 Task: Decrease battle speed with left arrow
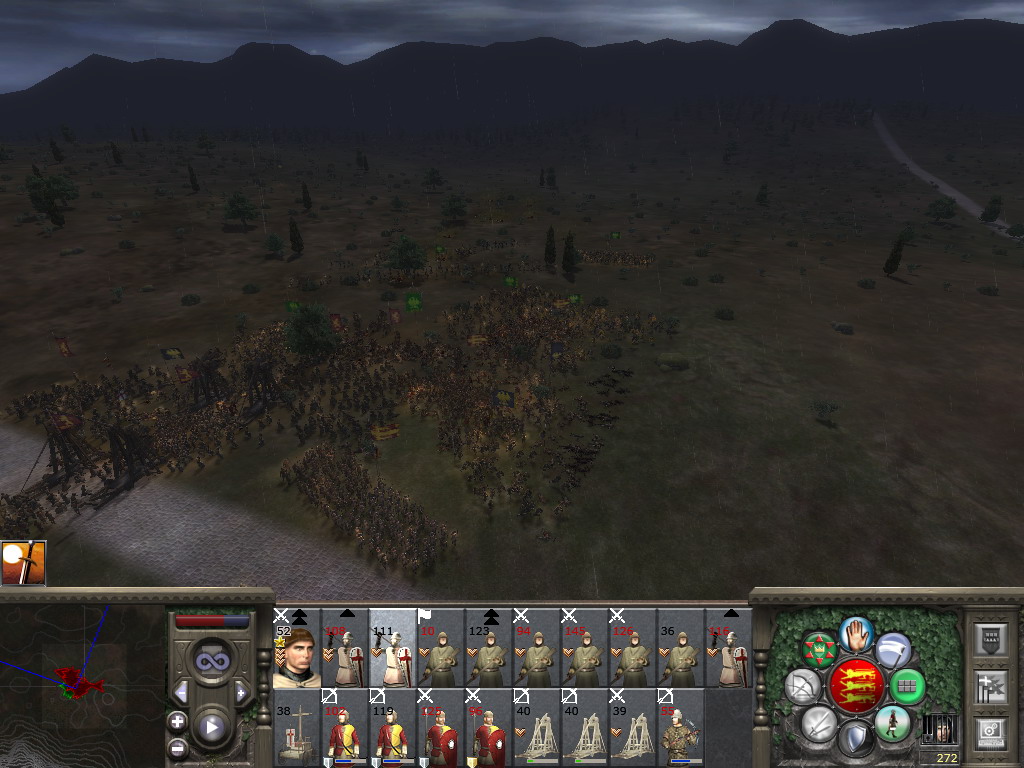tap(182, 692)
